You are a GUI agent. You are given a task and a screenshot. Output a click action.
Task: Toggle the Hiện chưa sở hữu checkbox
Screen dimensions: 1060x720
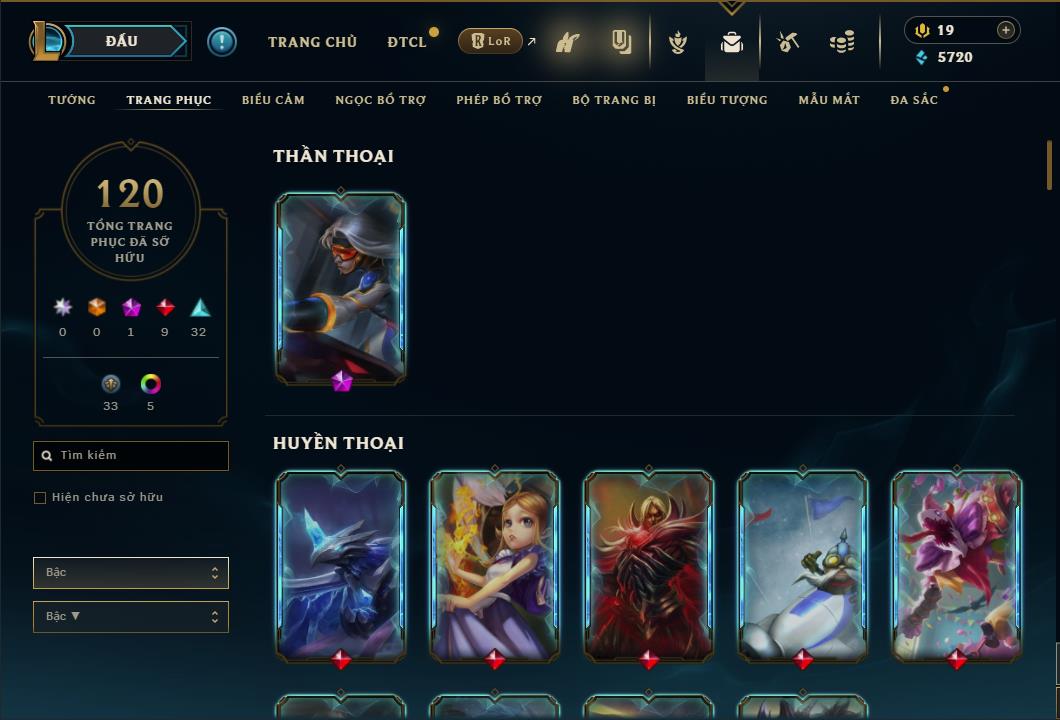coord(40,498)
